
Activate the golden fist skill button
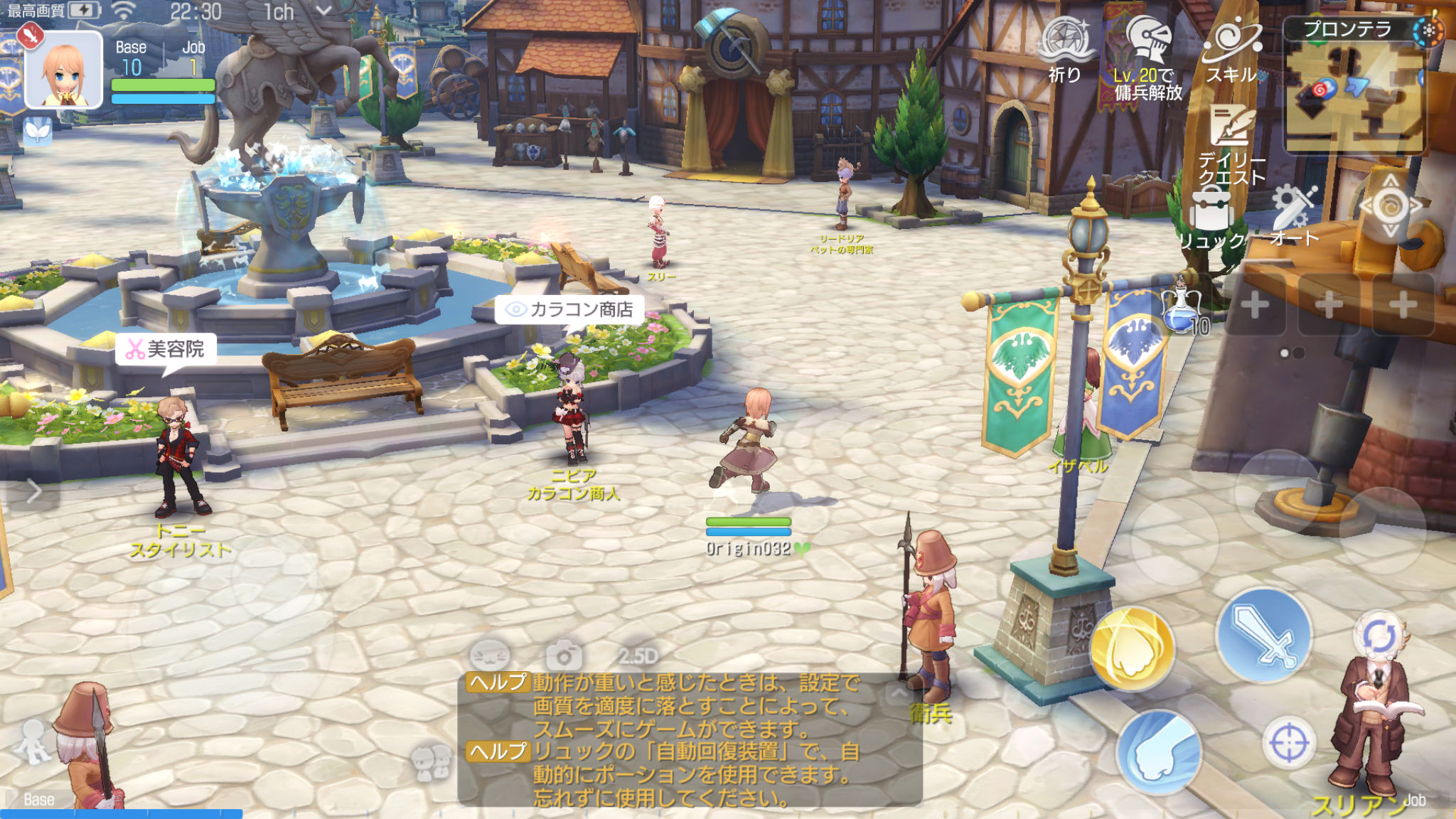[x=1131, y=648]
